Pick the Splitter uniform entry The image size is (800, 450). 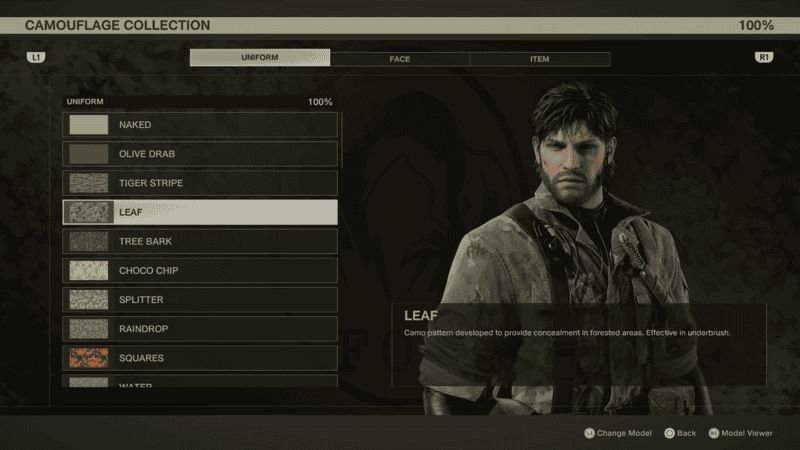200,299
